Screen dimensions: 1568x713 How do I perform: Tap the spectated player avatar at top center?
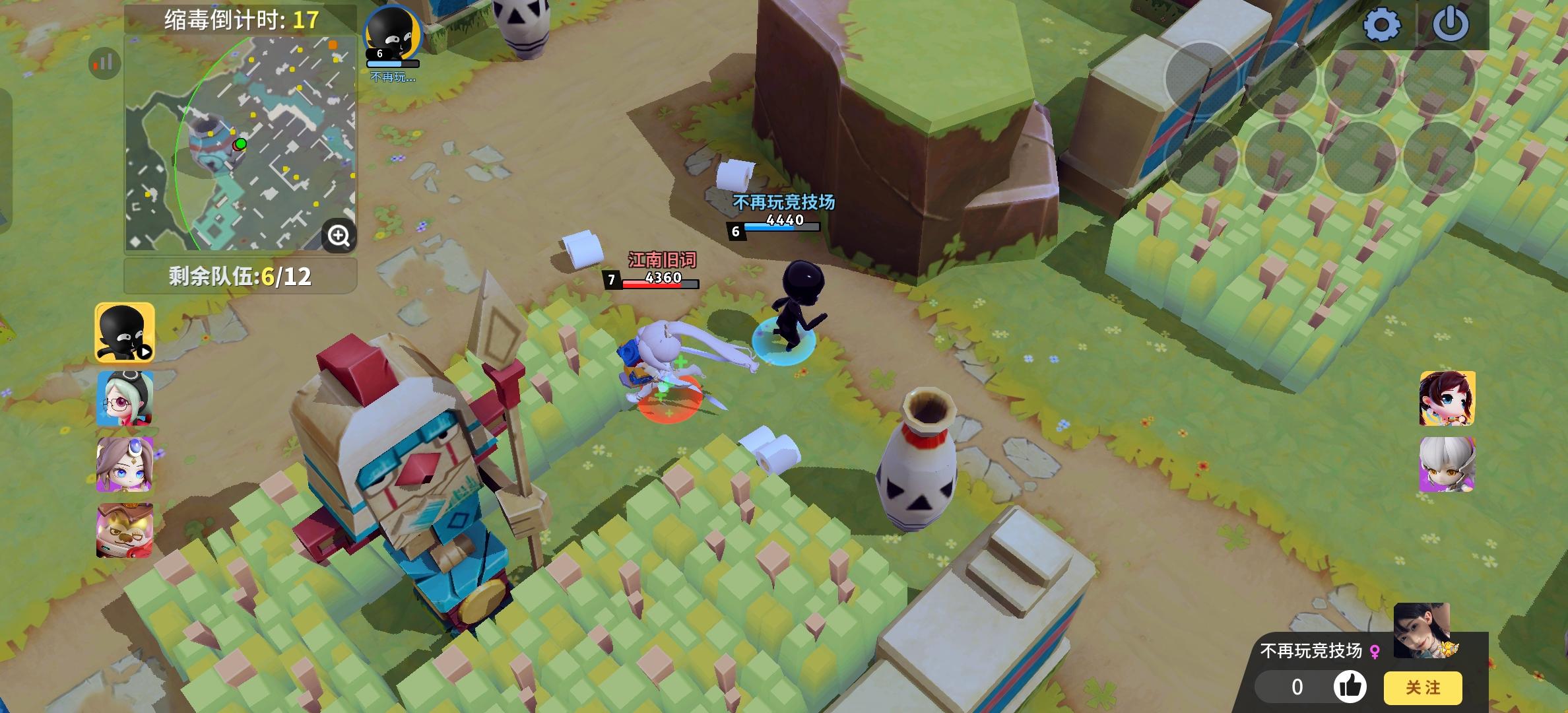pyautogui.click(x=393, y=30)
